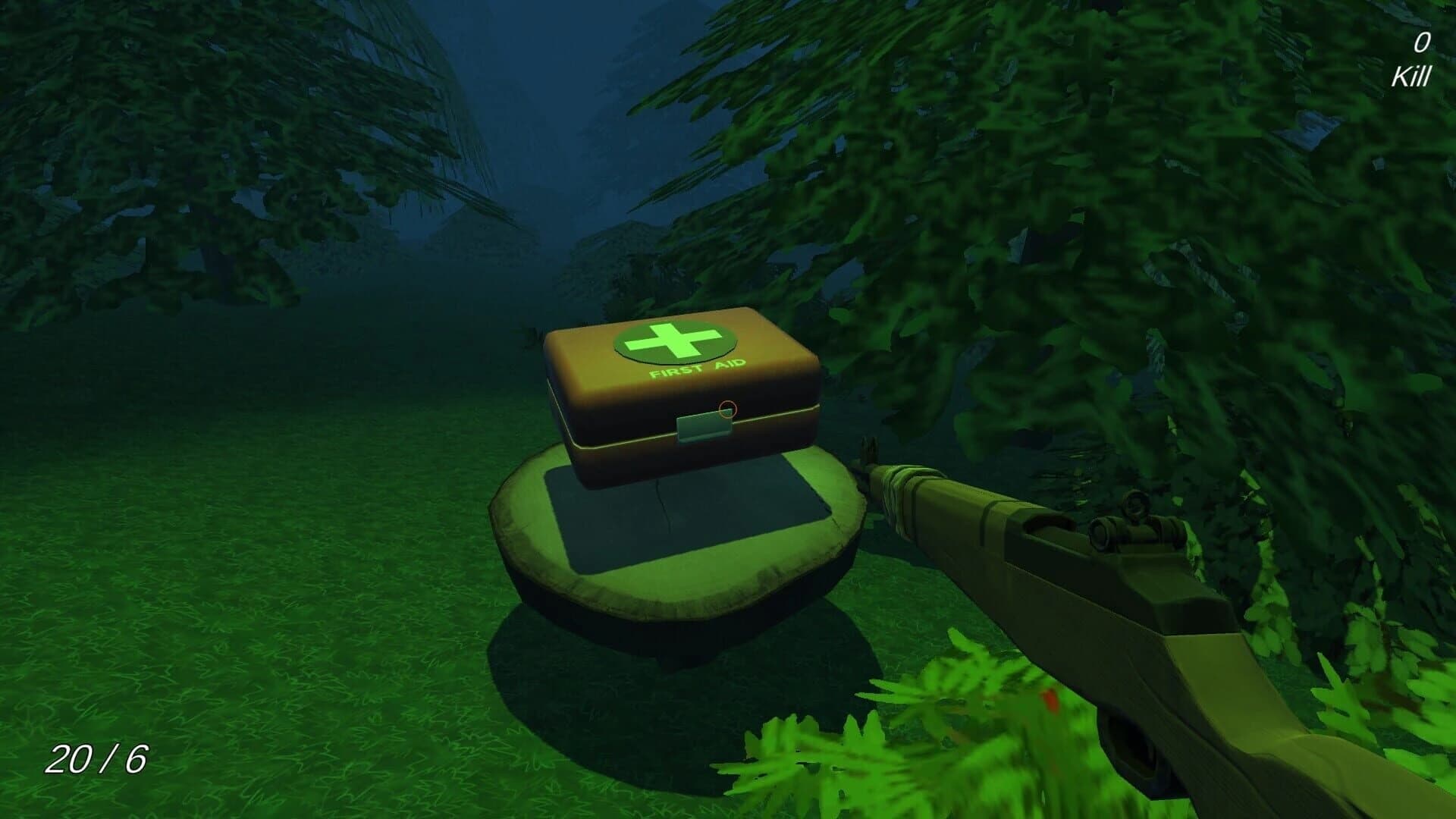
Task: Click the crack line on the tree stump top
Action: pyautogui.click(x=666, y=500)
